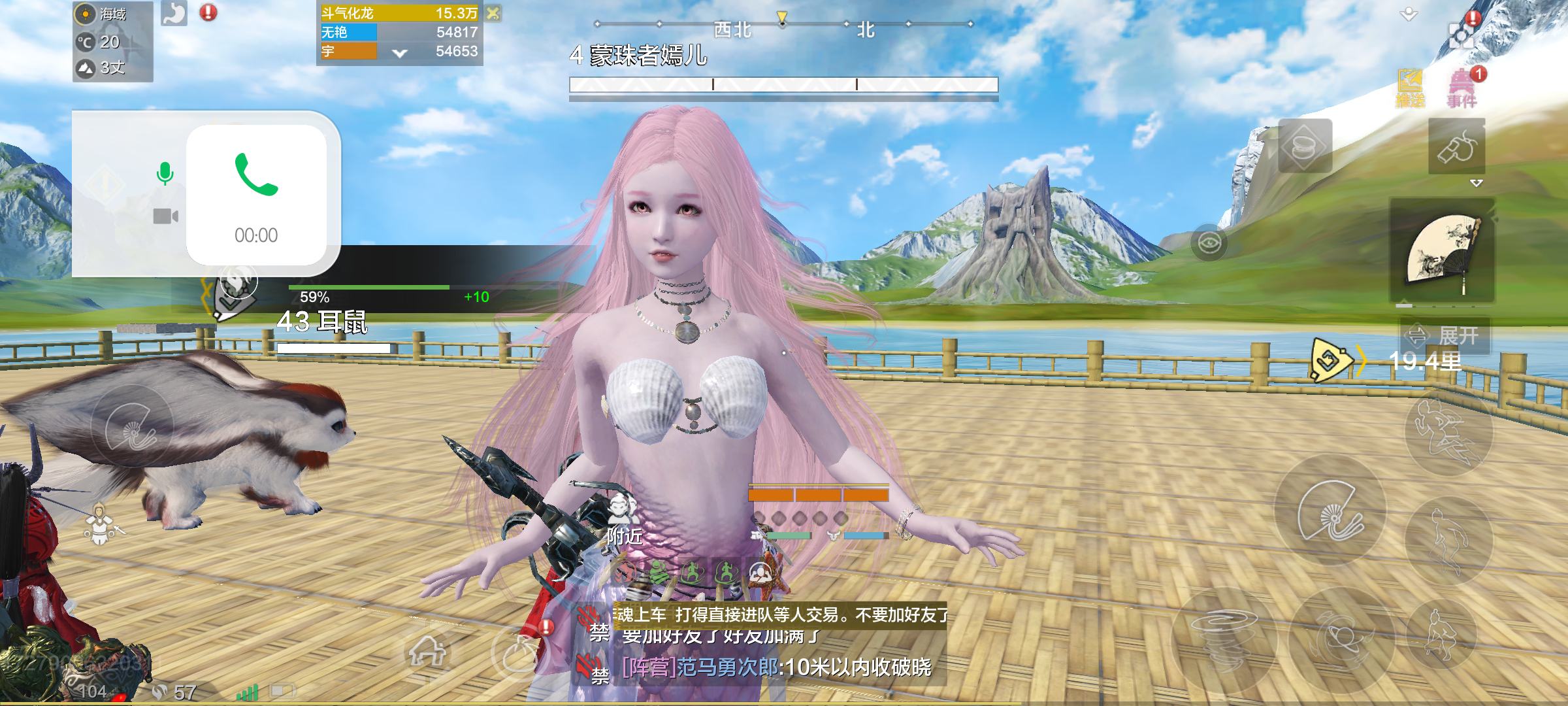Select the ink-painted fan weapon slot
1568x706 pixels.
coord(1442,253)
